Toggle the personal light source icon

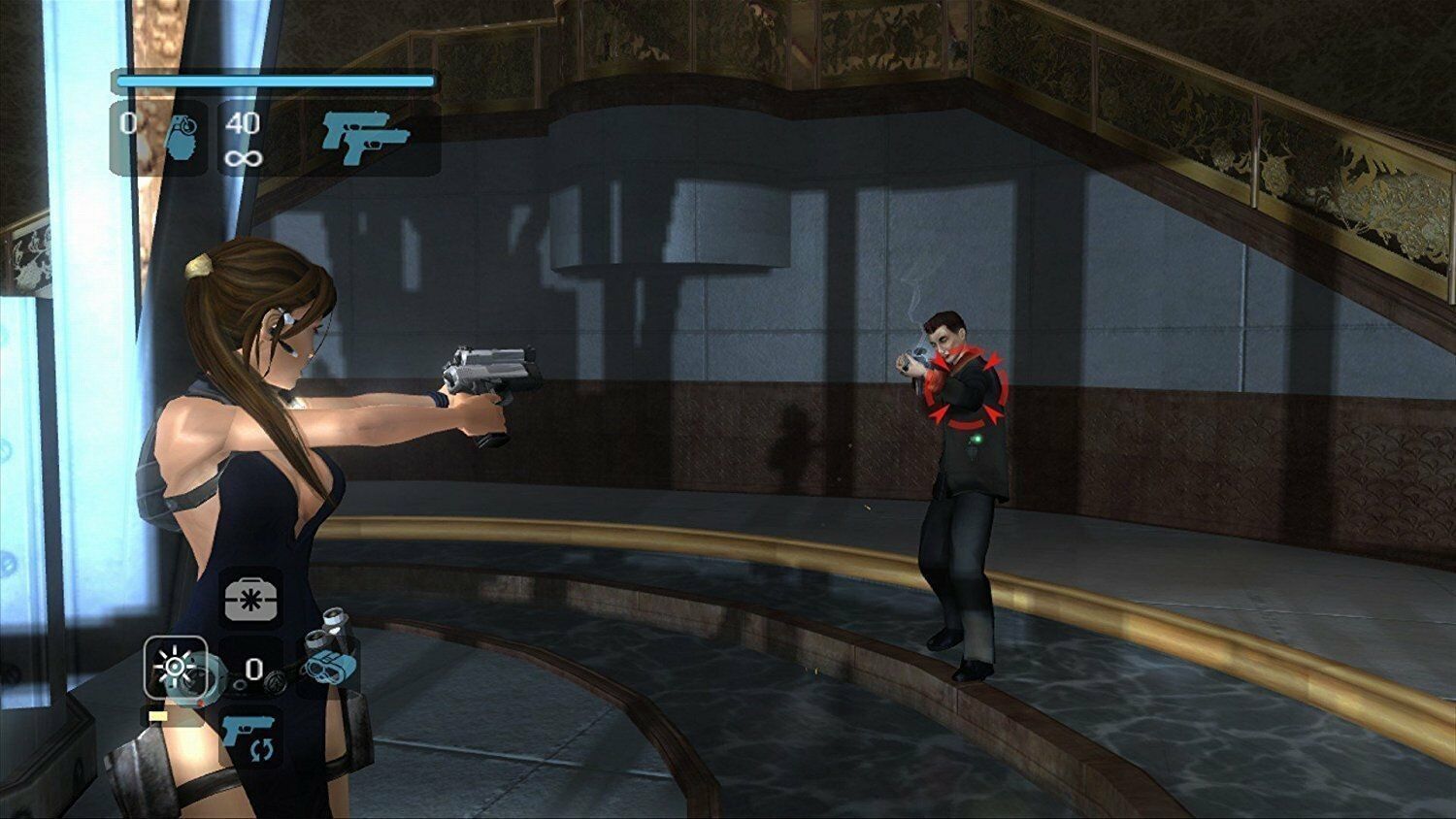point(175,667)
